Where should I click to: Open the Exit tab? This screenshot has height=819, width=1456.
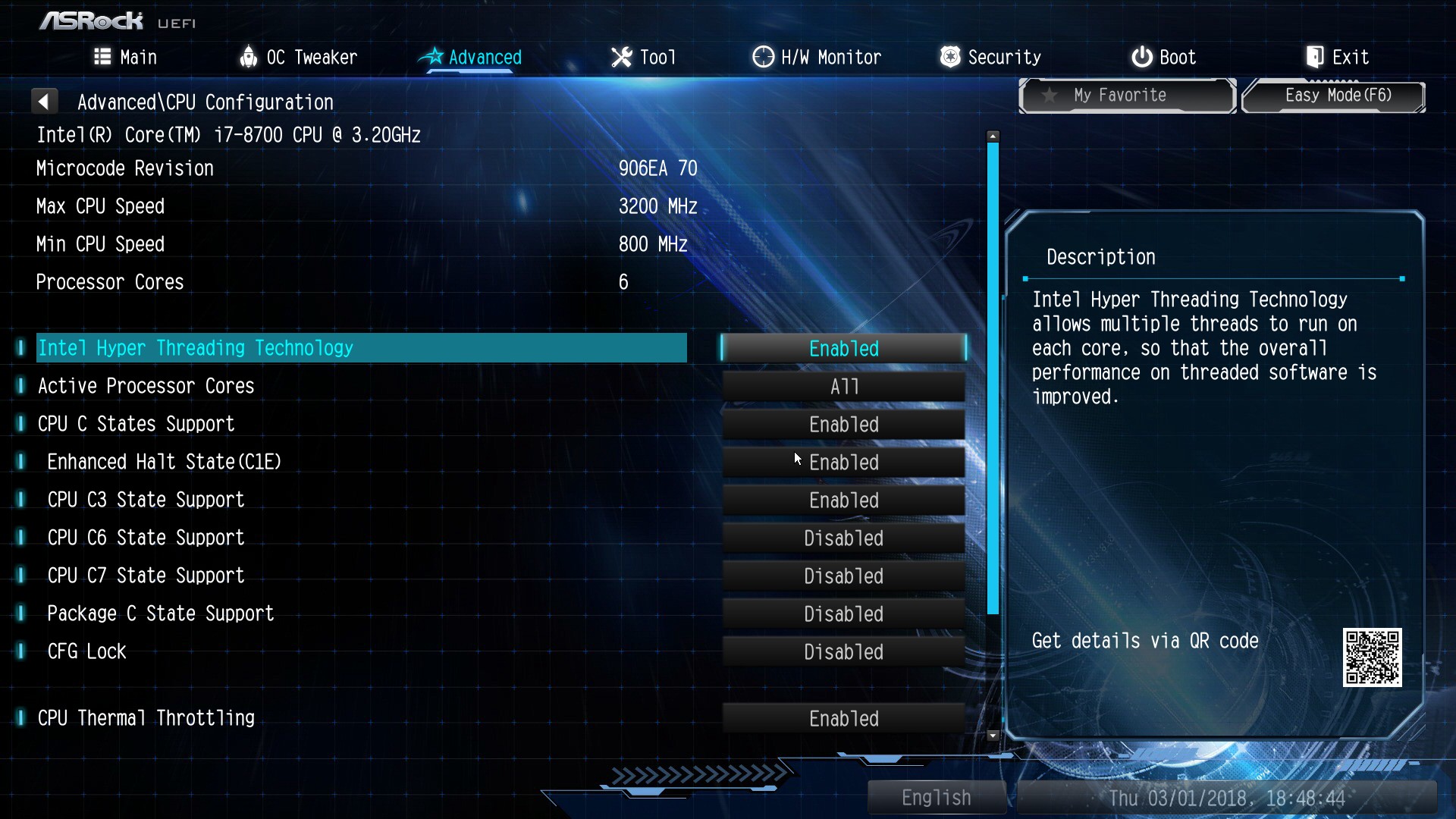[x=1337, y=57]
